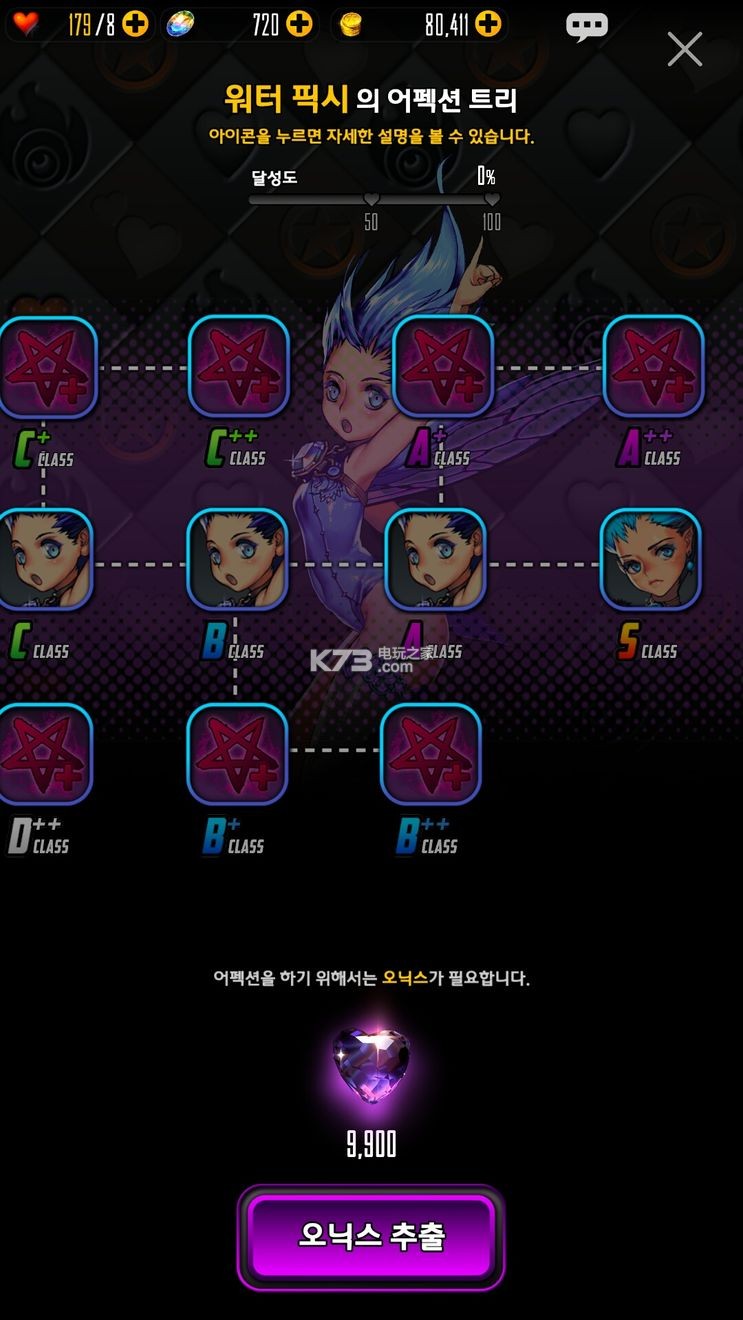
Task: Select the B++ class pentagram node
Action: 431,755
